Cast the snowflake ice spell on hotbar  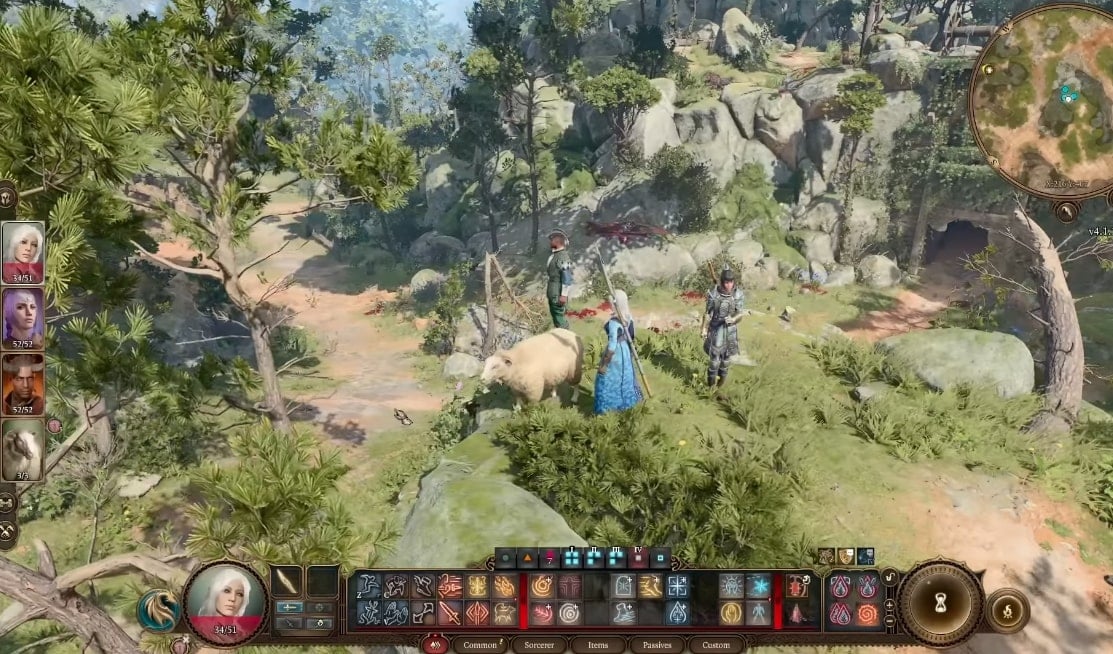click(758, 586)
